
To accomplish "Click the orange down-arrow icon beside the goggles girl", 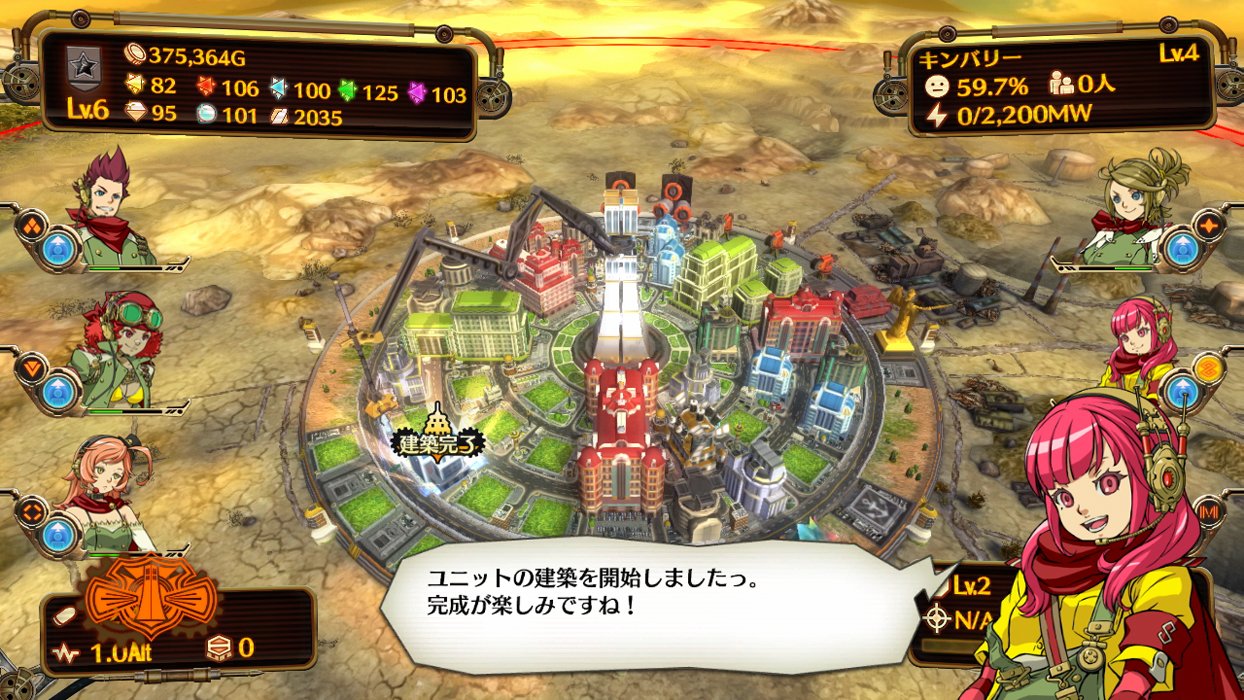I will click(33, 368).
